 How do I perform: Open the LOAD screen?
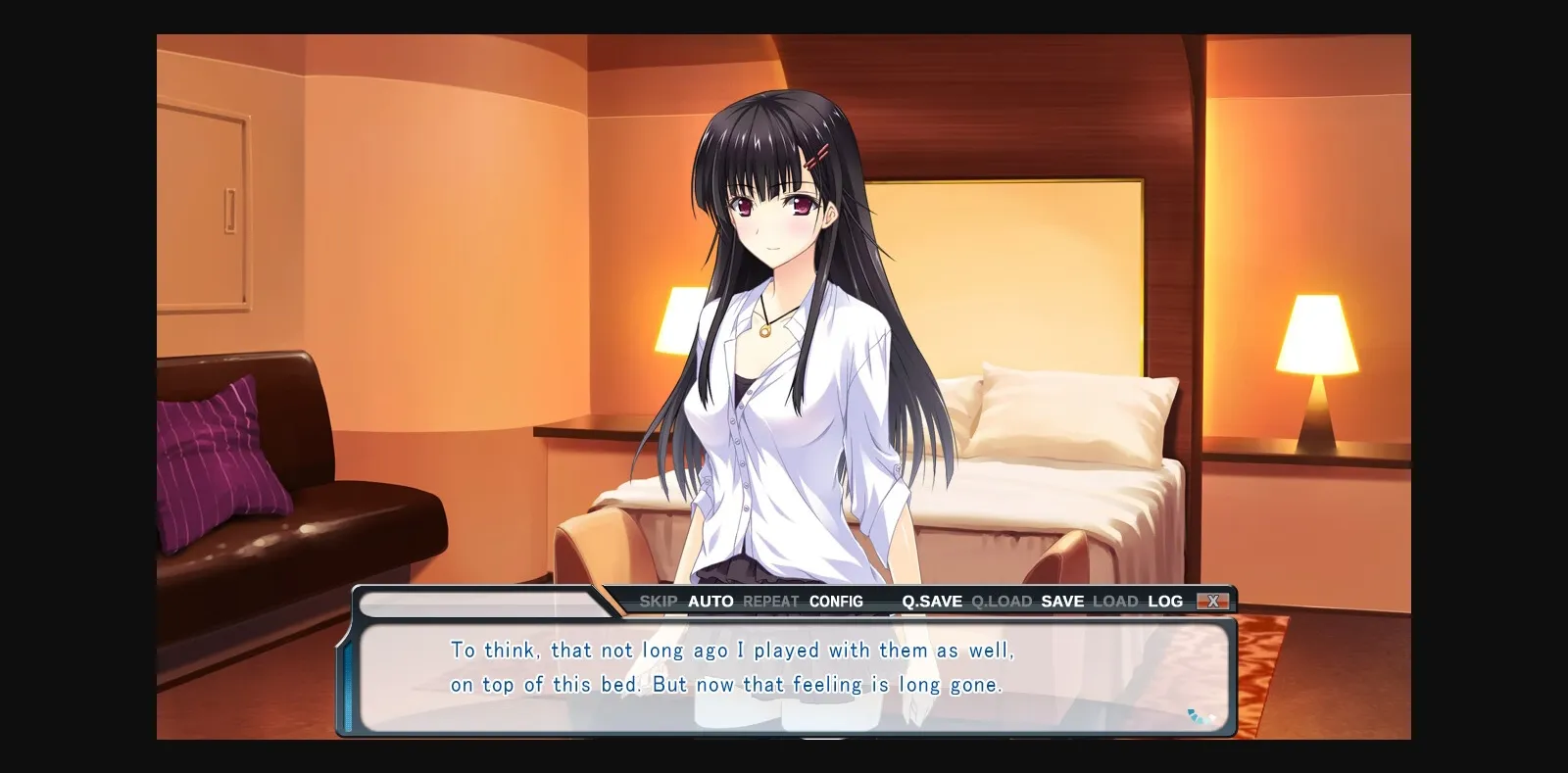1116,601
